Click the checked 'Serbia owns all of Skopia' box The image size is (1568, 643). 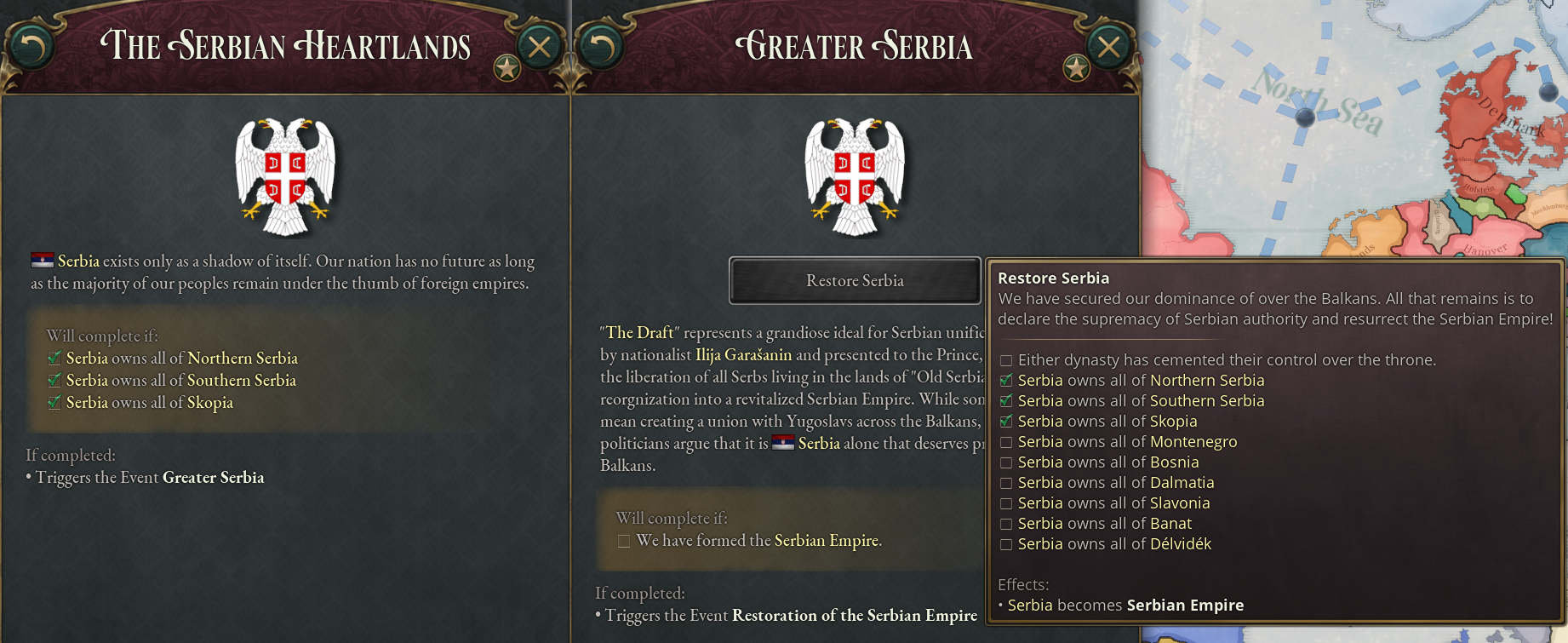pos(1006,422)
